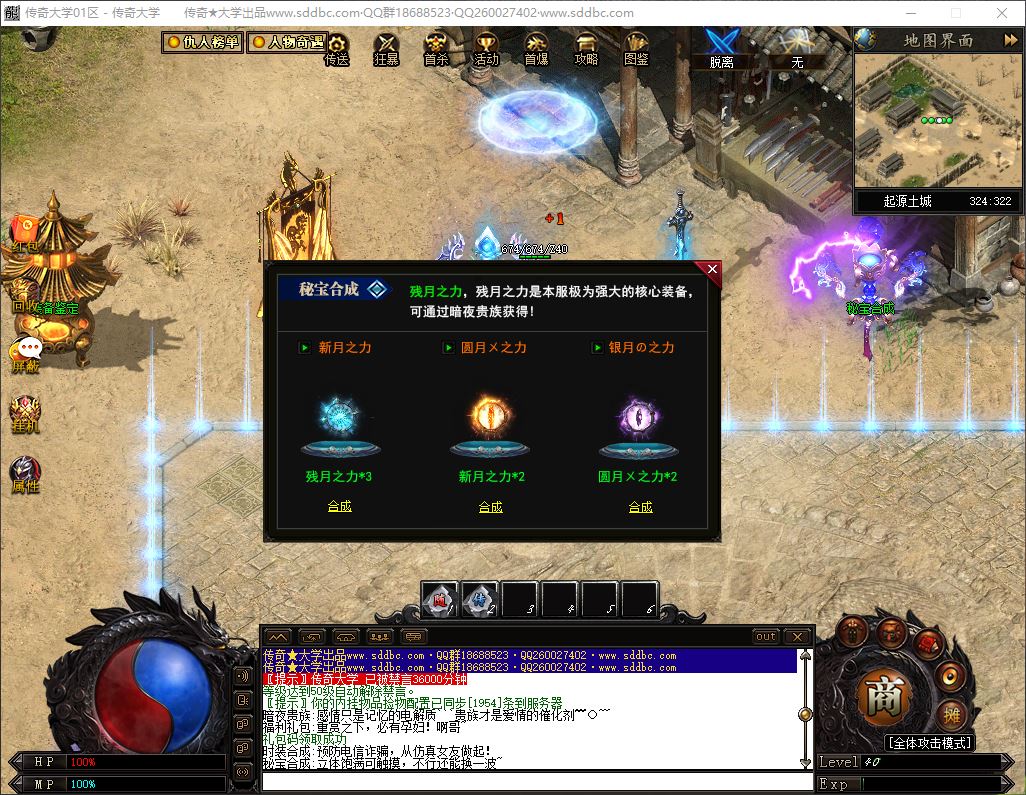Open the 传送 teleport menu
This screenshot has height=795, width=1026.
pyautogui.click(x=337, y=49)
